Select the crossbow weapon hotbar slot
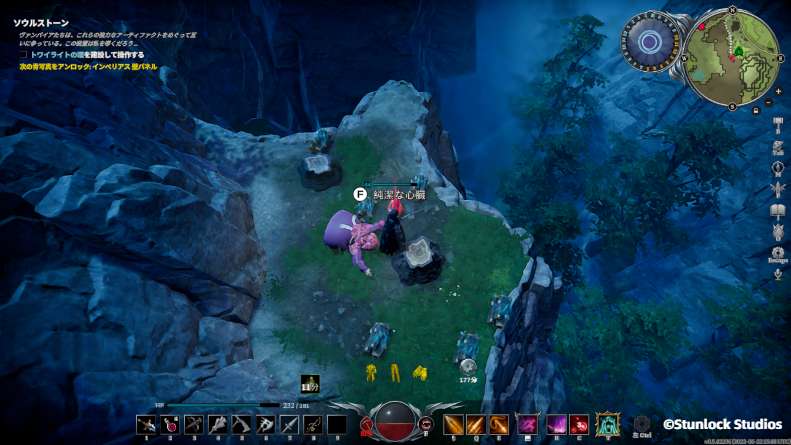The image size is (791, 445). coord(193,424)
